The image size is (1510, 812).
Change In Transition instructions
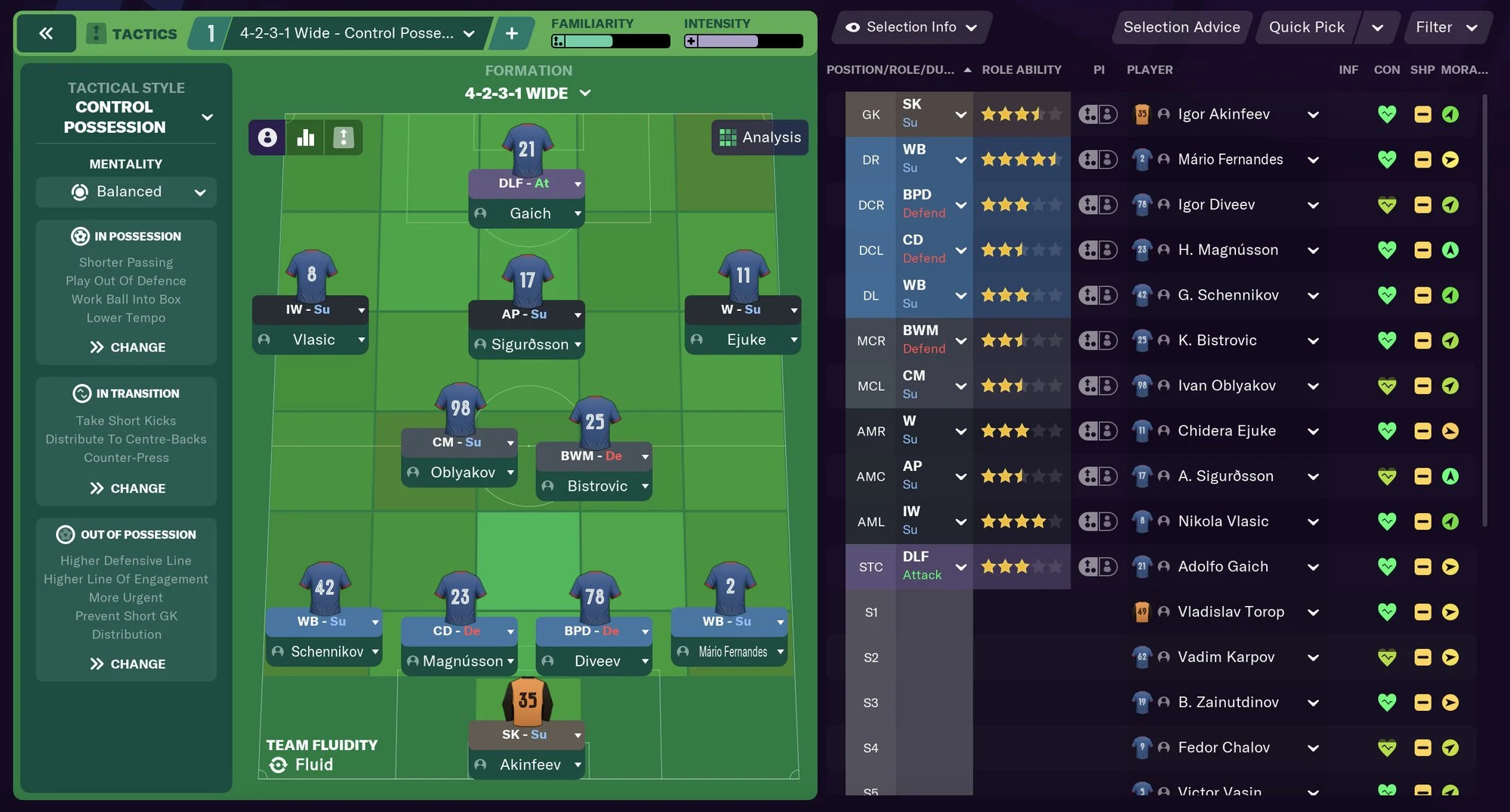[127, 488]
